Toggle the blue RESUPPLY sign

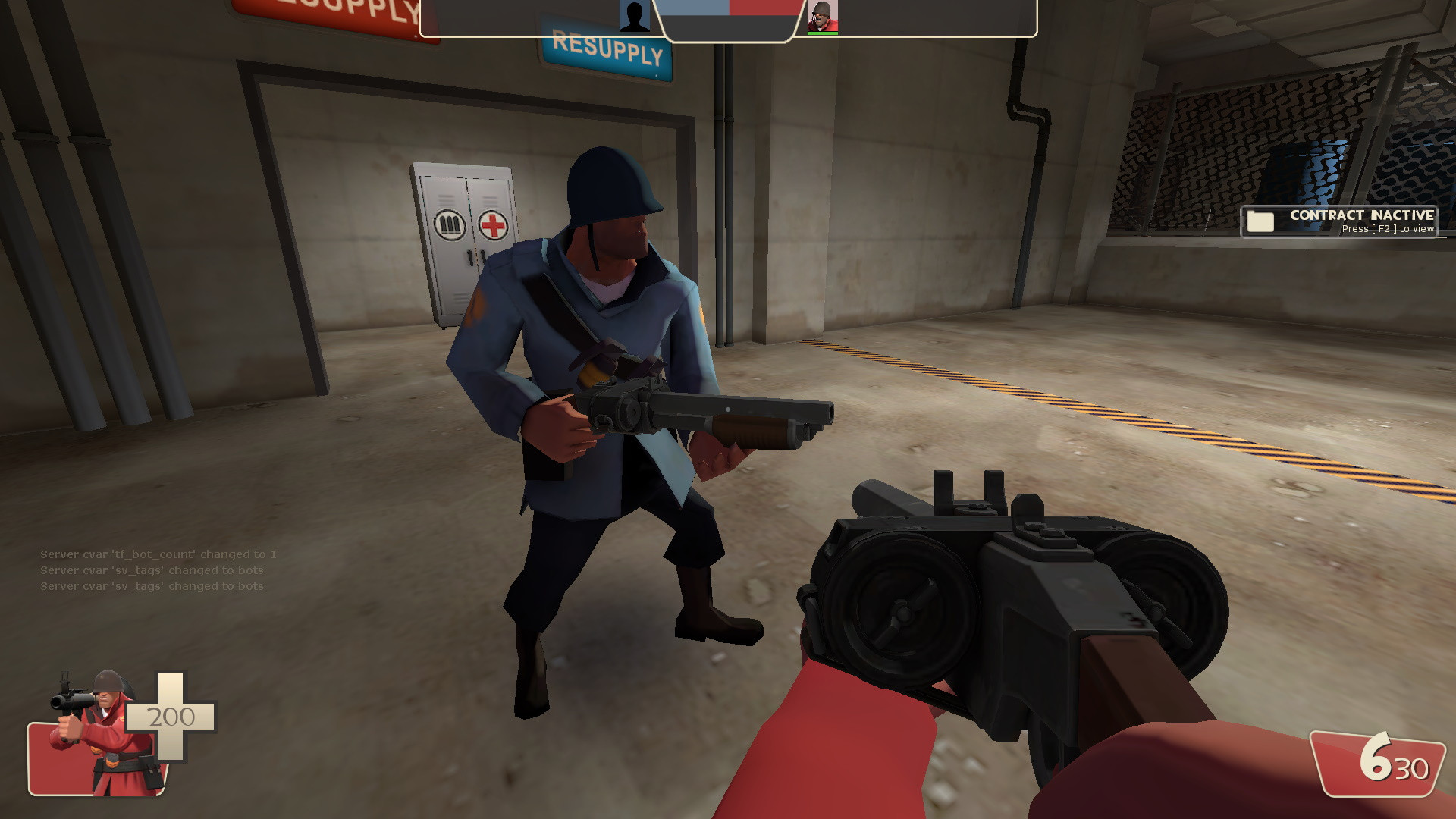tap(603, 52)
